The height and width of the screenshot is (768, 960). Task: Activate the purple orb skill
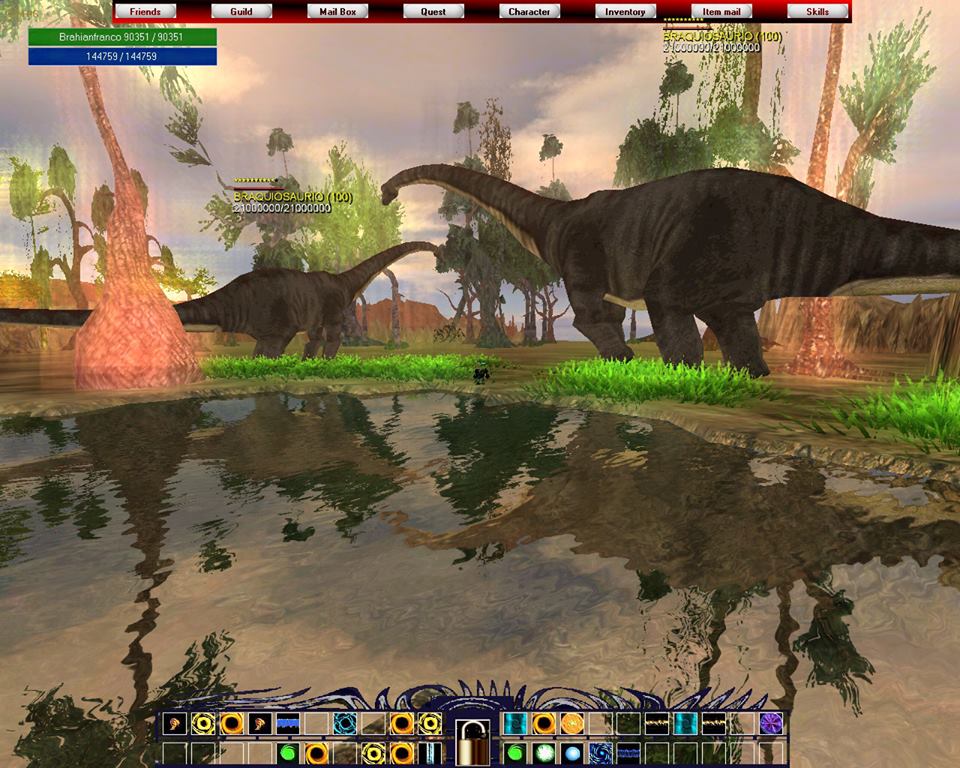(x=772, y=723)
